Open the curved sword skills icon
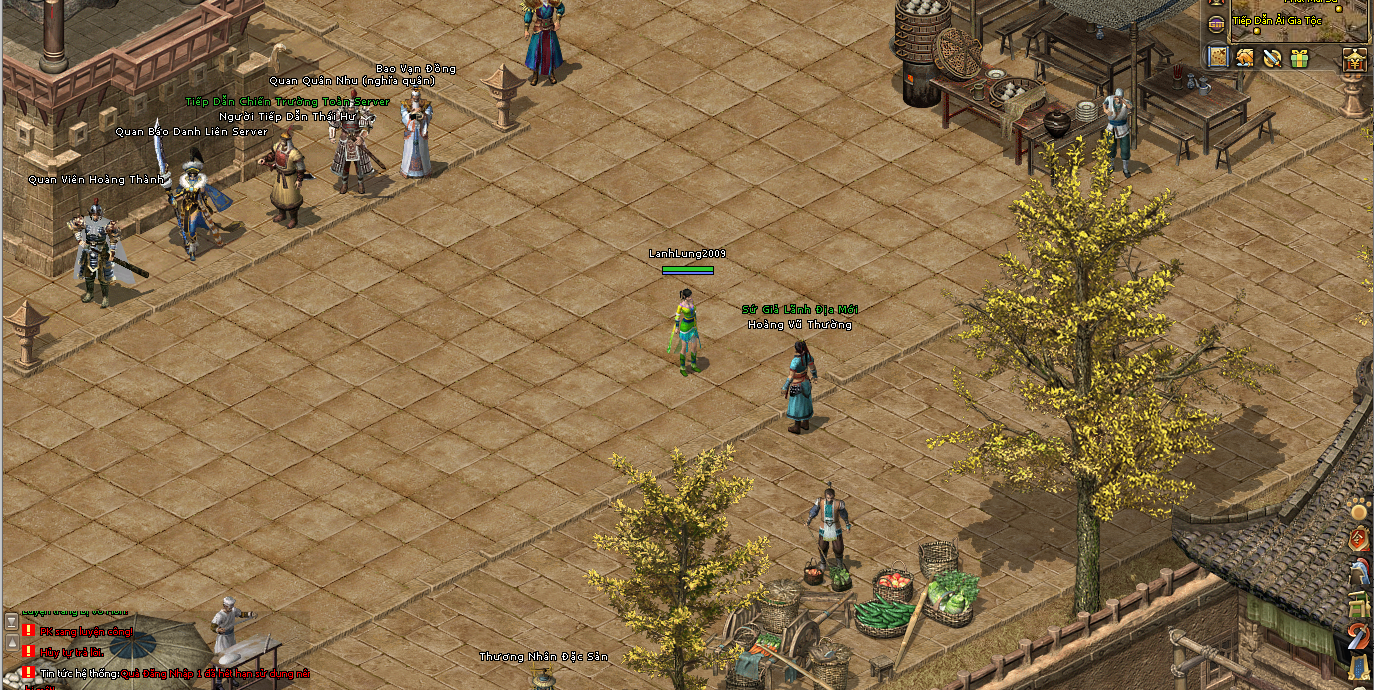The width and height of the screenshot is (1374, 690). click(1359, 636)
